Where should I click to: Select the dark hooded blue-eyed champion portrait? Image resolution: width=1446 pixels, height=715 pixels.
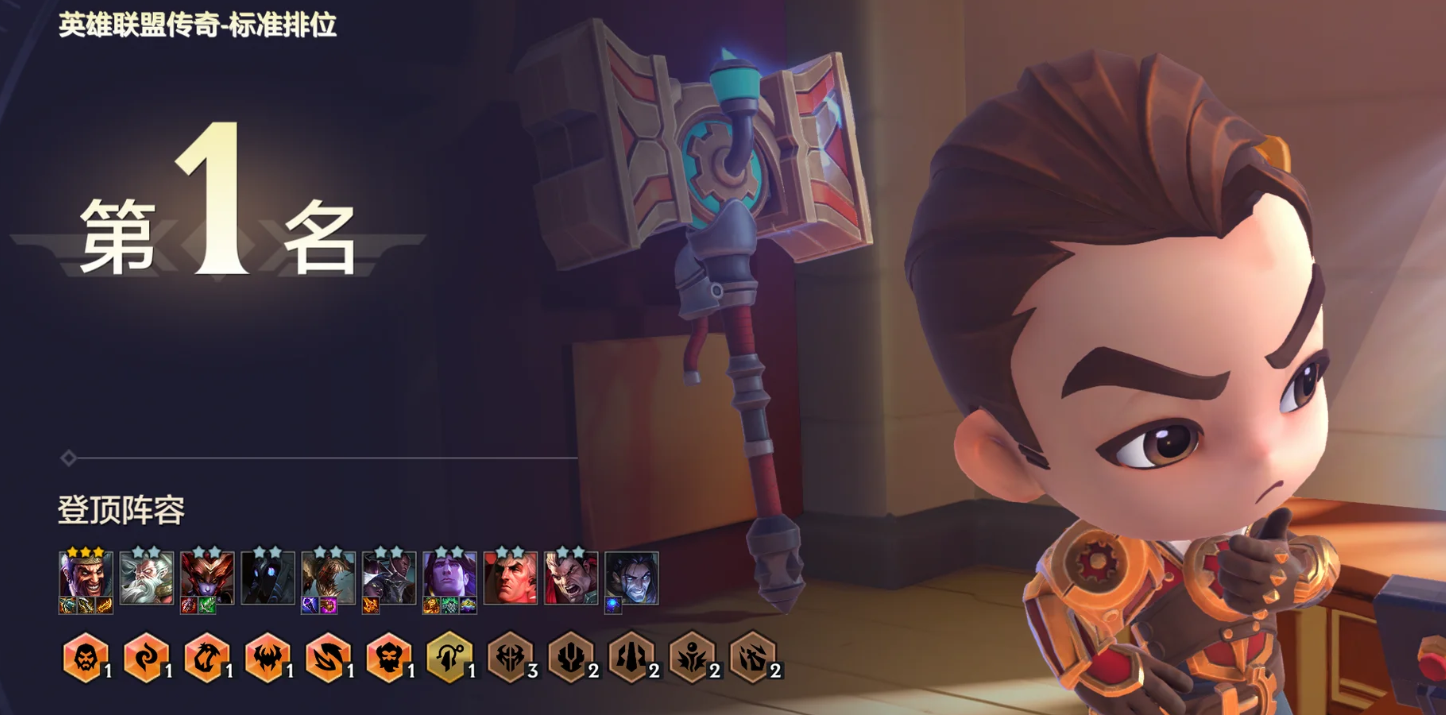(x=268, y=577)
